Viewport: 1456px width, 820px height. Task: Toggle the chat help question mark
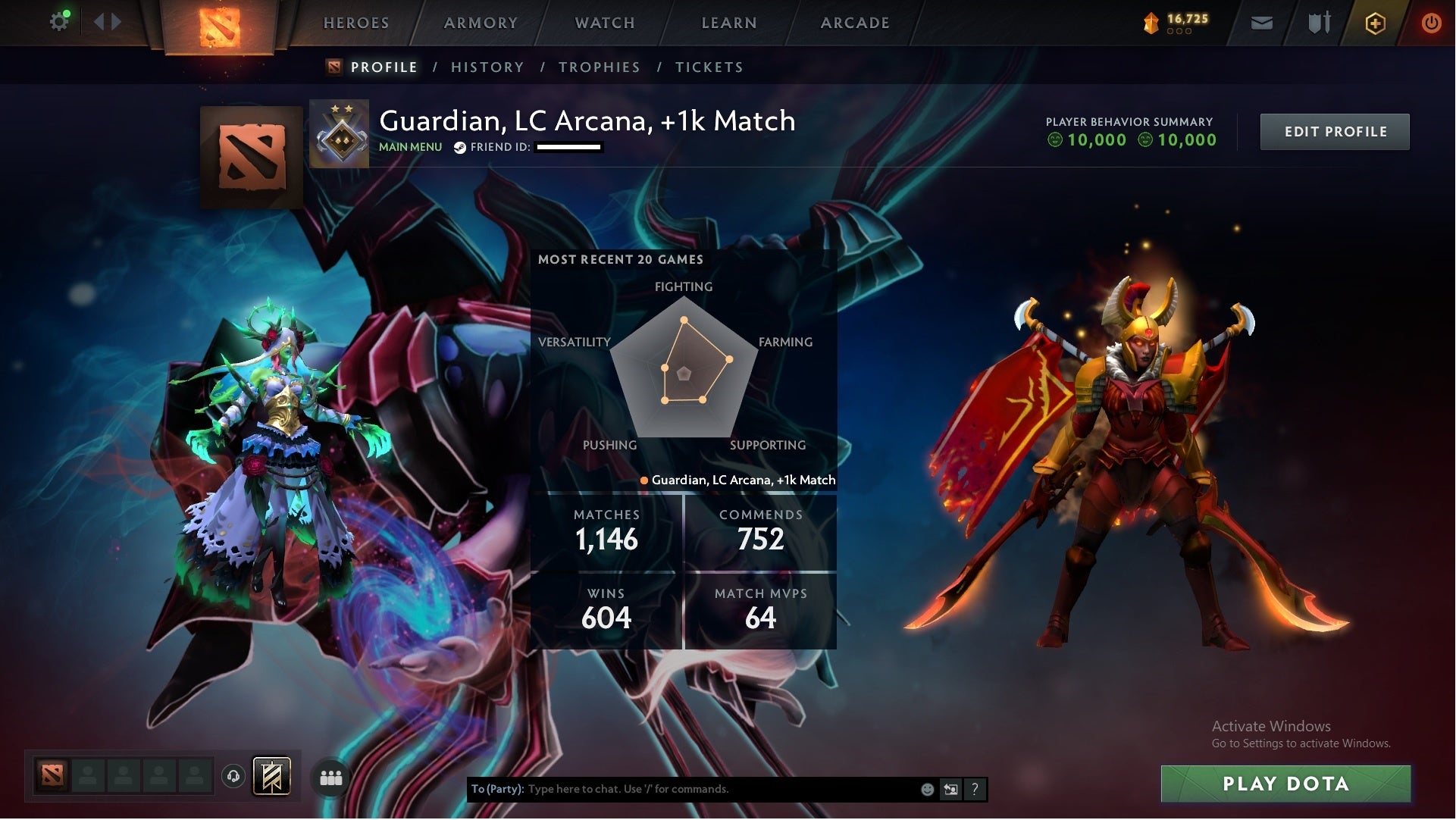click(x=975, y=789)
